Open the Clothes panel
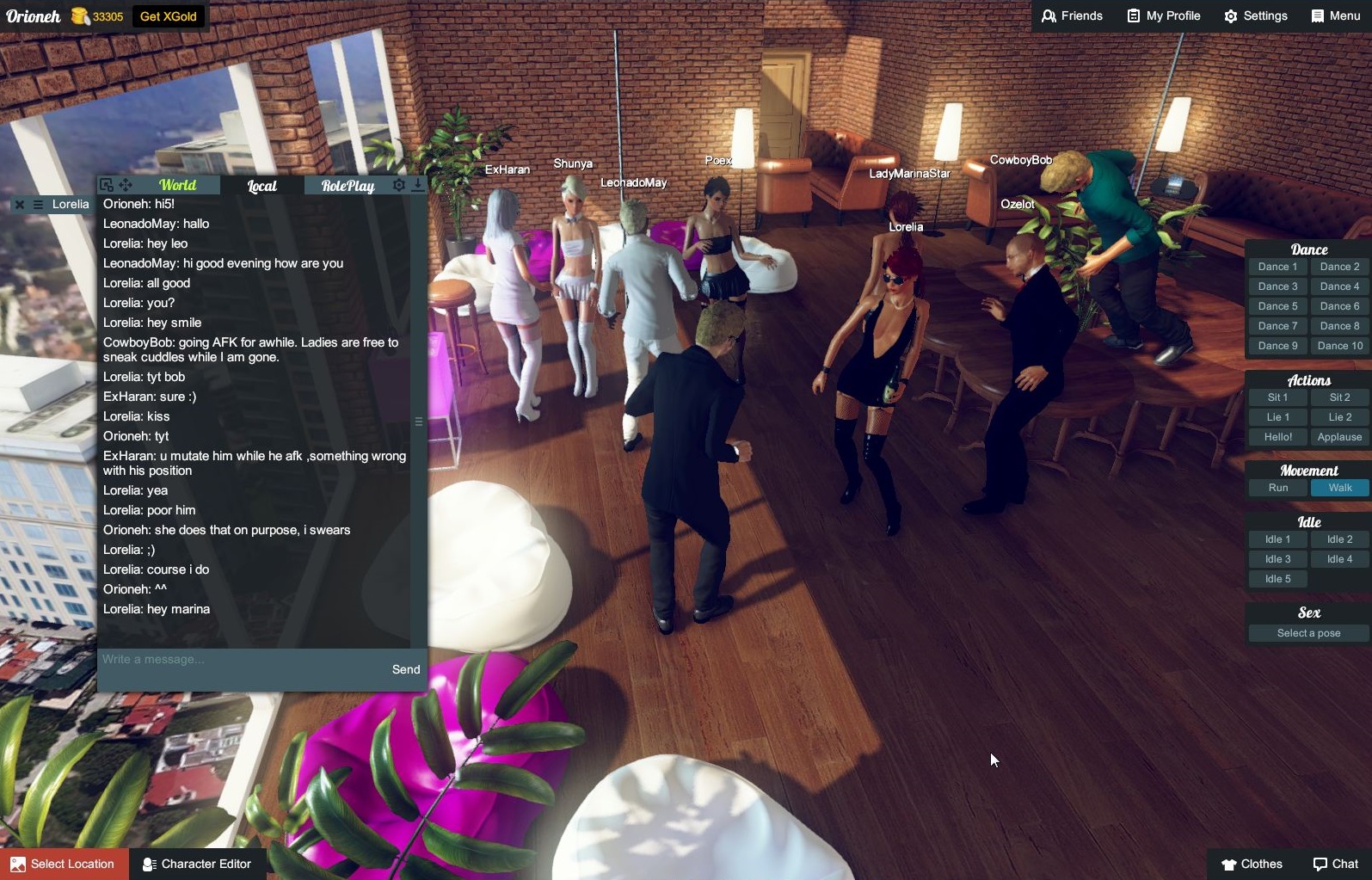Image resolution: width=1372 pixels, height=880 pixels. pyautogui.click(x=1252, y=864)
